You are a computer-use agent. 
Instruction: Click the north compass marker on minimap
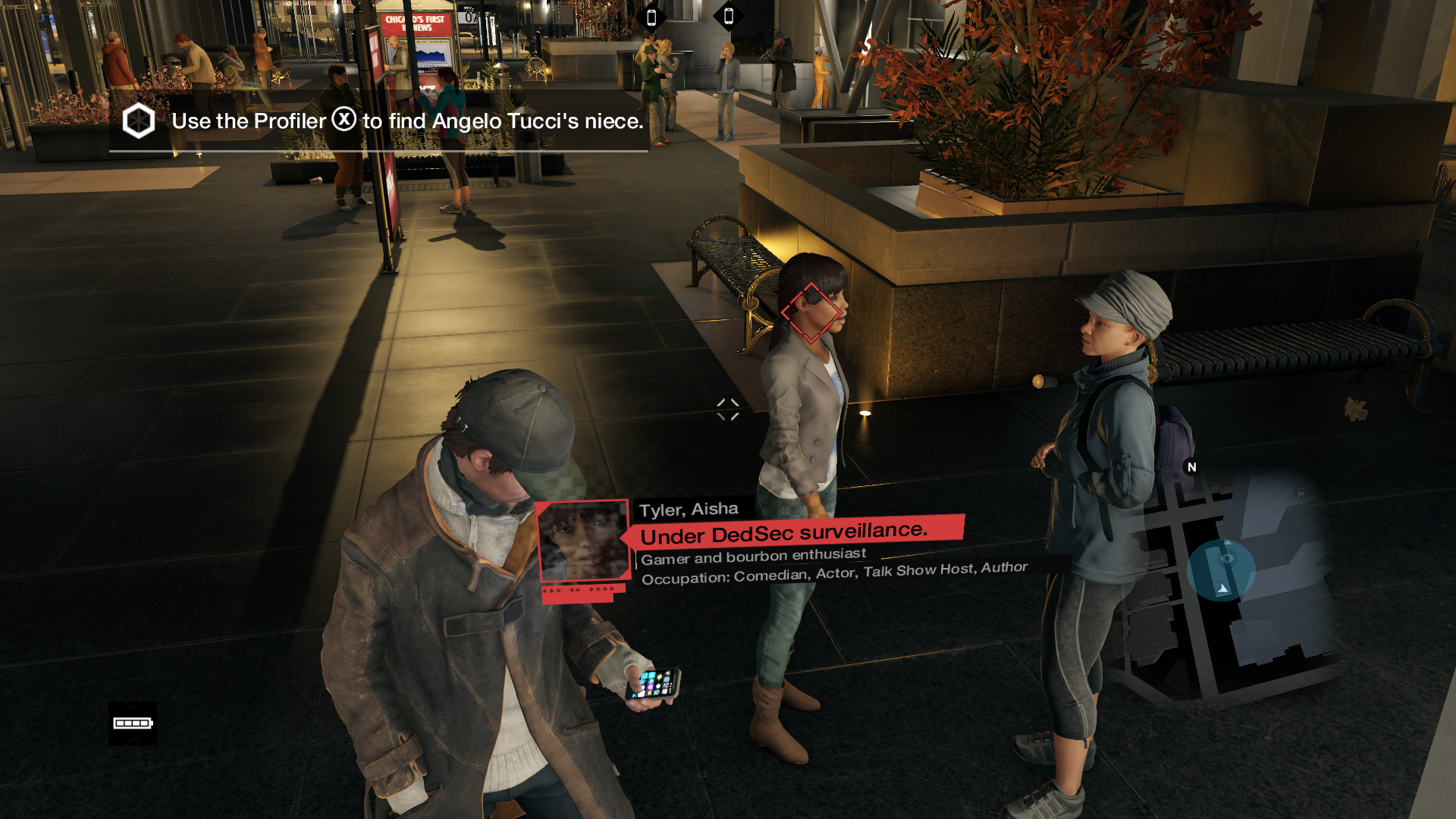point(1191,467)
